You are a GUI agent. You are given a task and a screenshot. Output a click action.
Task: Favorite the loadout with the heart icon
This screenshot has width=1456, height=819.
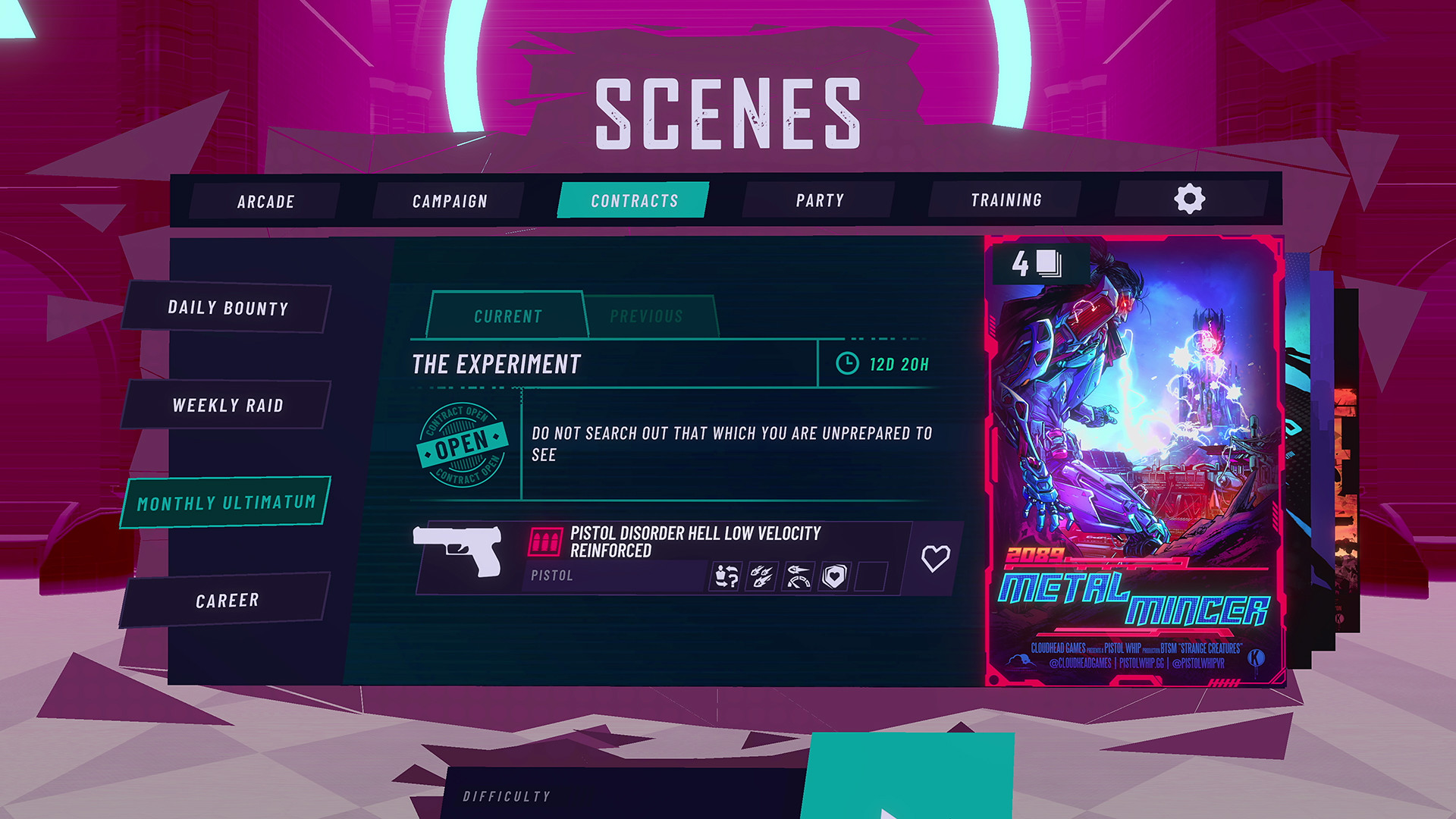point(935,559)
